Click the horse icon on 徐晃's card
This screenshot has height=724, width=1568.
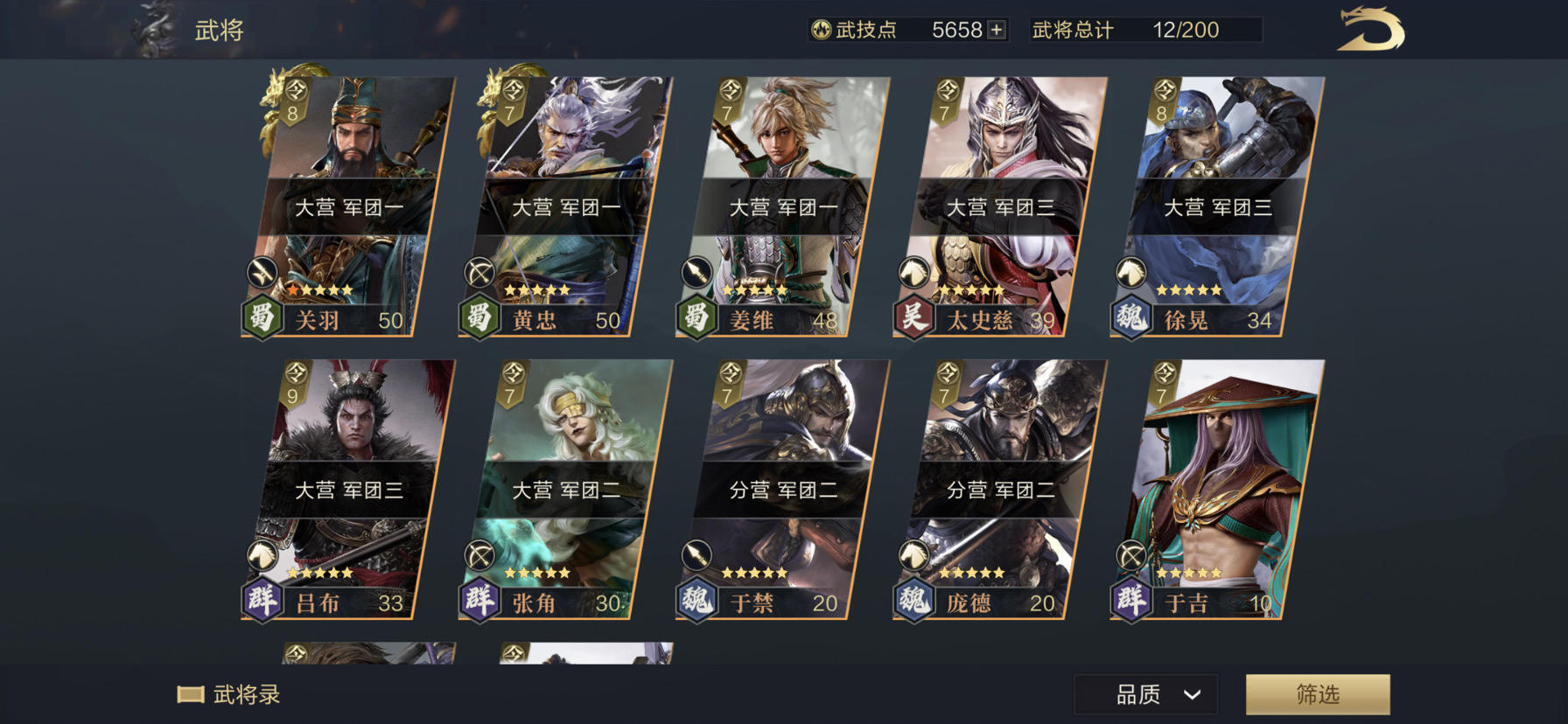[1131, 272]
